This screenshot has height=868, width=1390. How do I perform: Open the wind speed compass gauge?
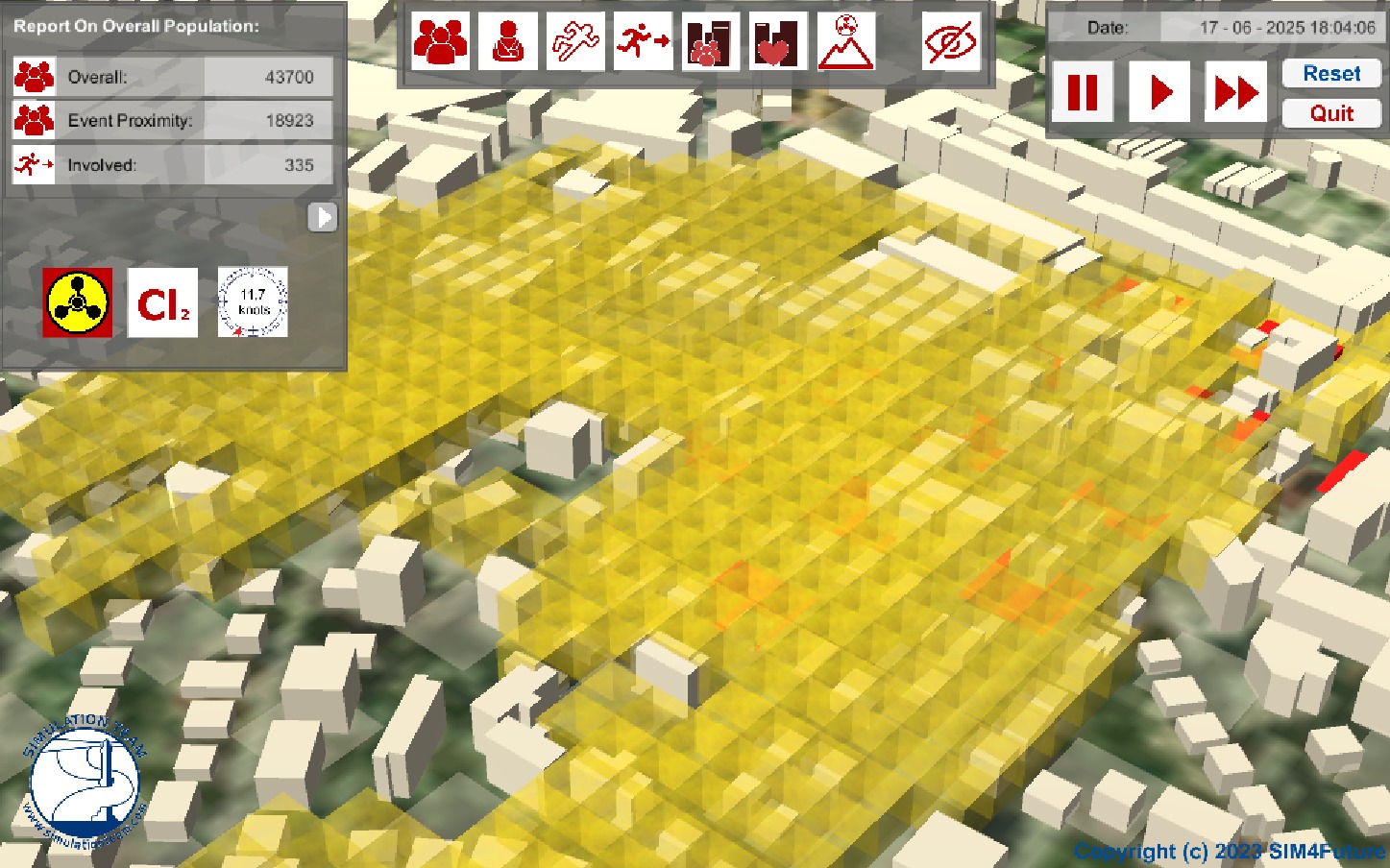coord(253,302)
